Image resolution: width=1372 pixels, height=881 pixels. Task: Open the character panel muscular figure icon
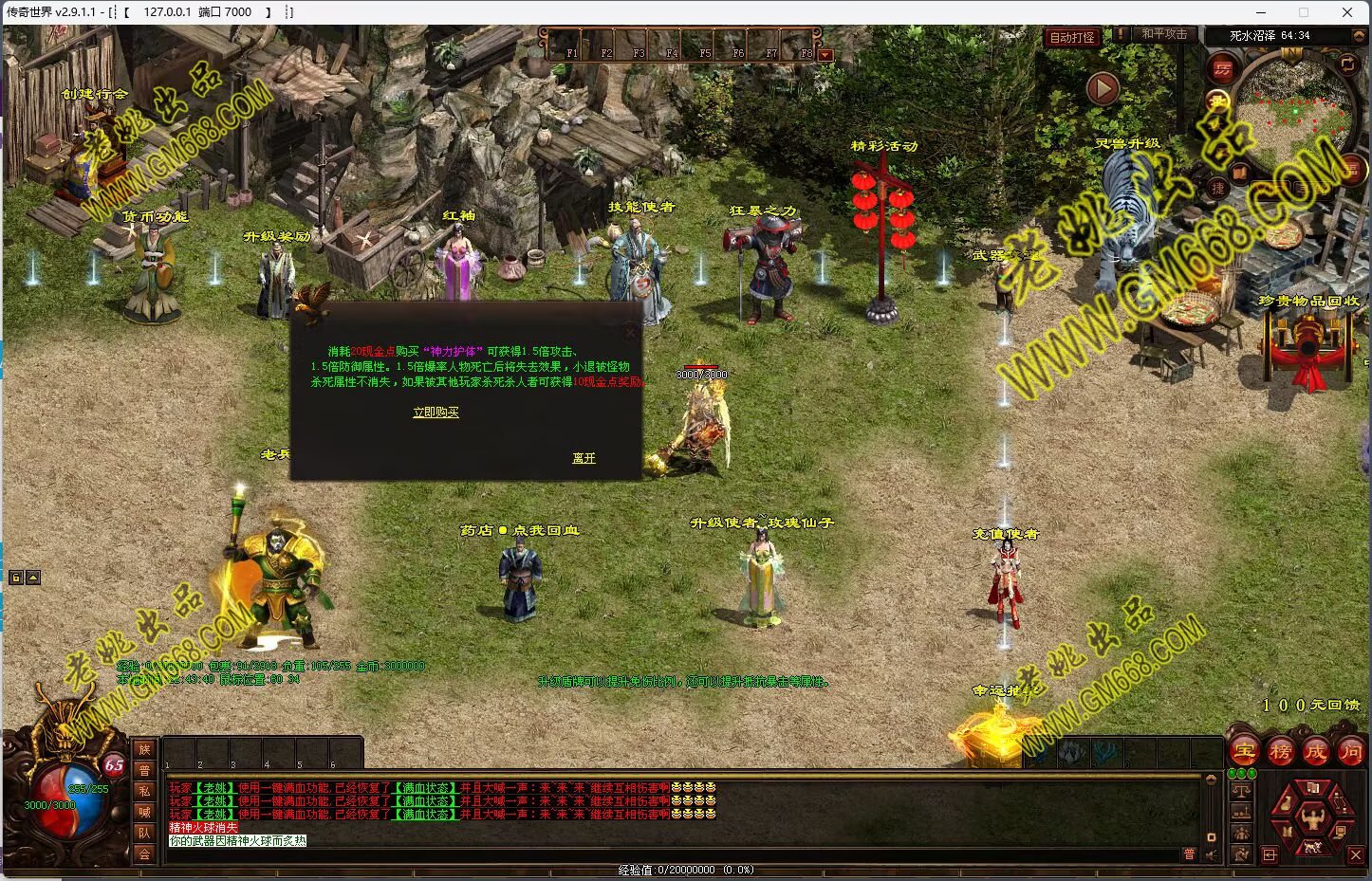[x=1313, y=815]
